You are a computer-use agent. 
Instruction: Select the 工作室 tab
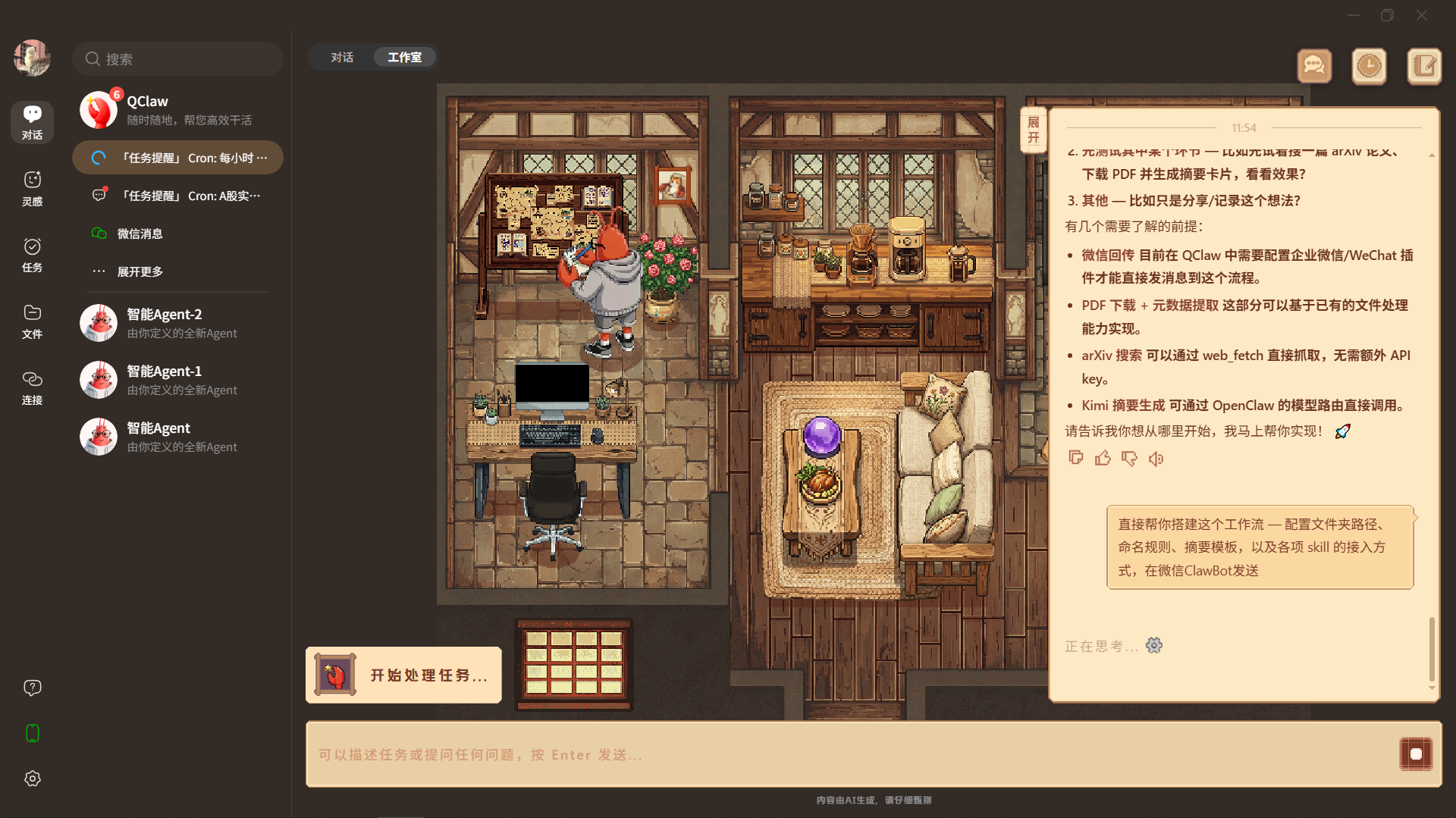(404, 58)
